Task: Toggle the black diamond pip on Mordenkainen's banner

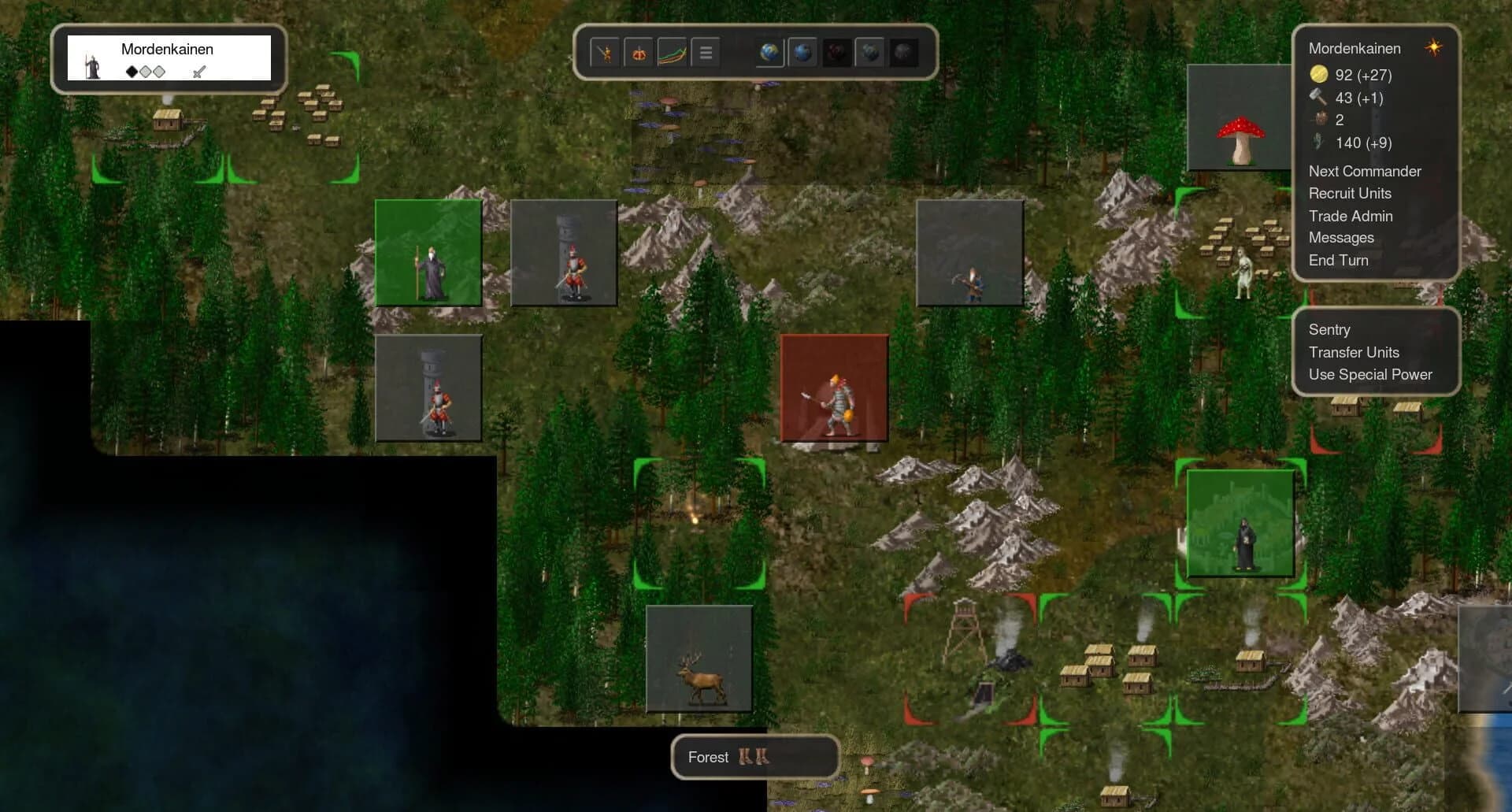Action: click(x=130, y=71)
